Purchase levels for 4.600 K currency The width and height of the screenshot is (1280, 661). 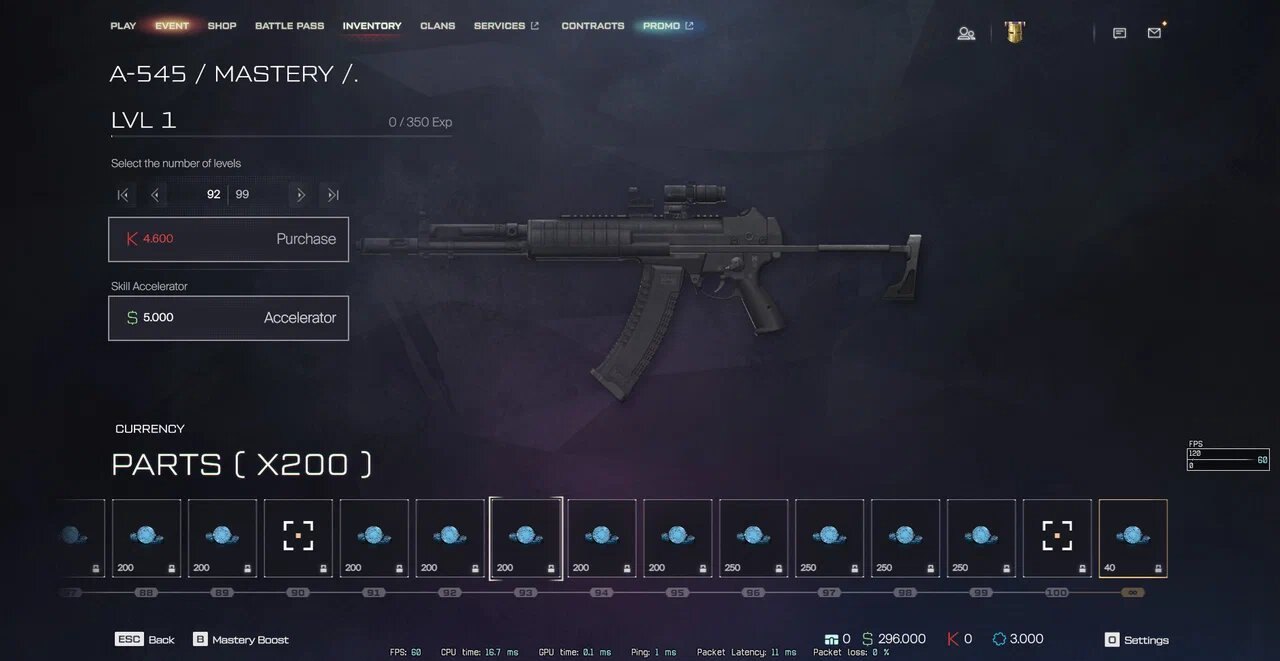[228, 239]
